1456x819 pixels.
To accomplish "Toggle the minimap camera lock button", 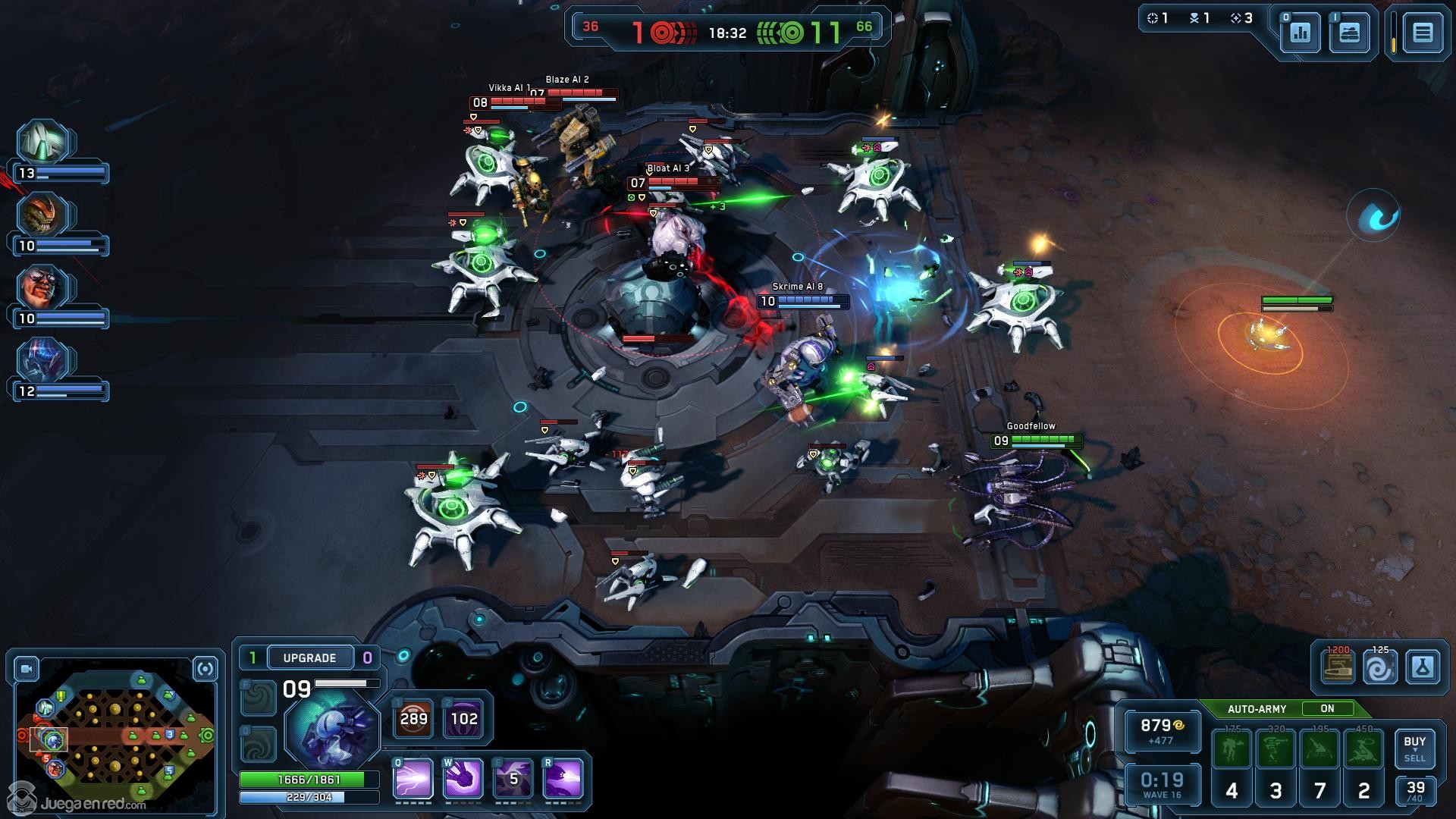I will pyautogui.click(x=27, y=669).
